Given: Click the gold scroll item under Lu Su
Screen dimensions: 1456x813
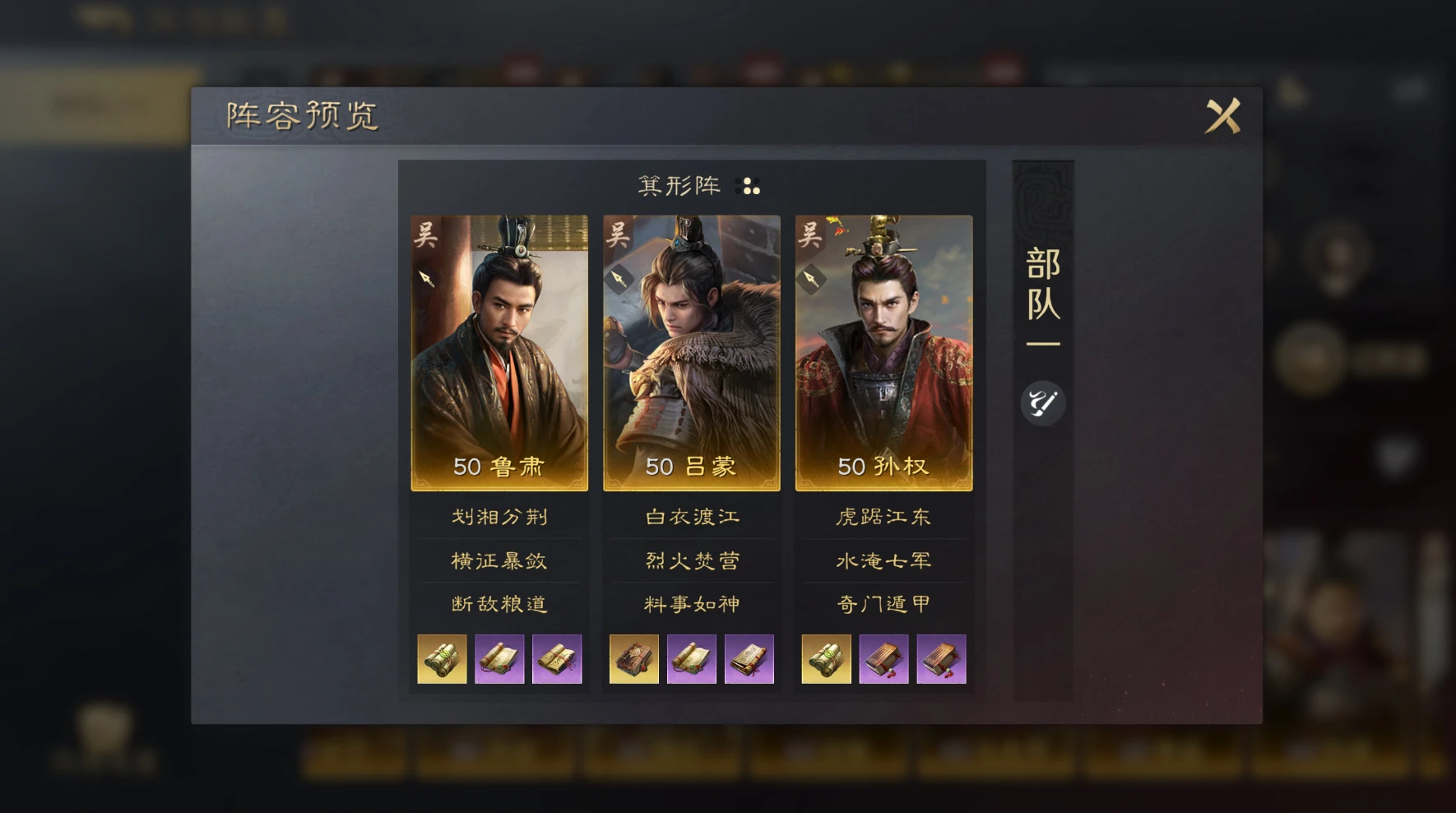Looking at the screenshot, I should coord(441,658).
